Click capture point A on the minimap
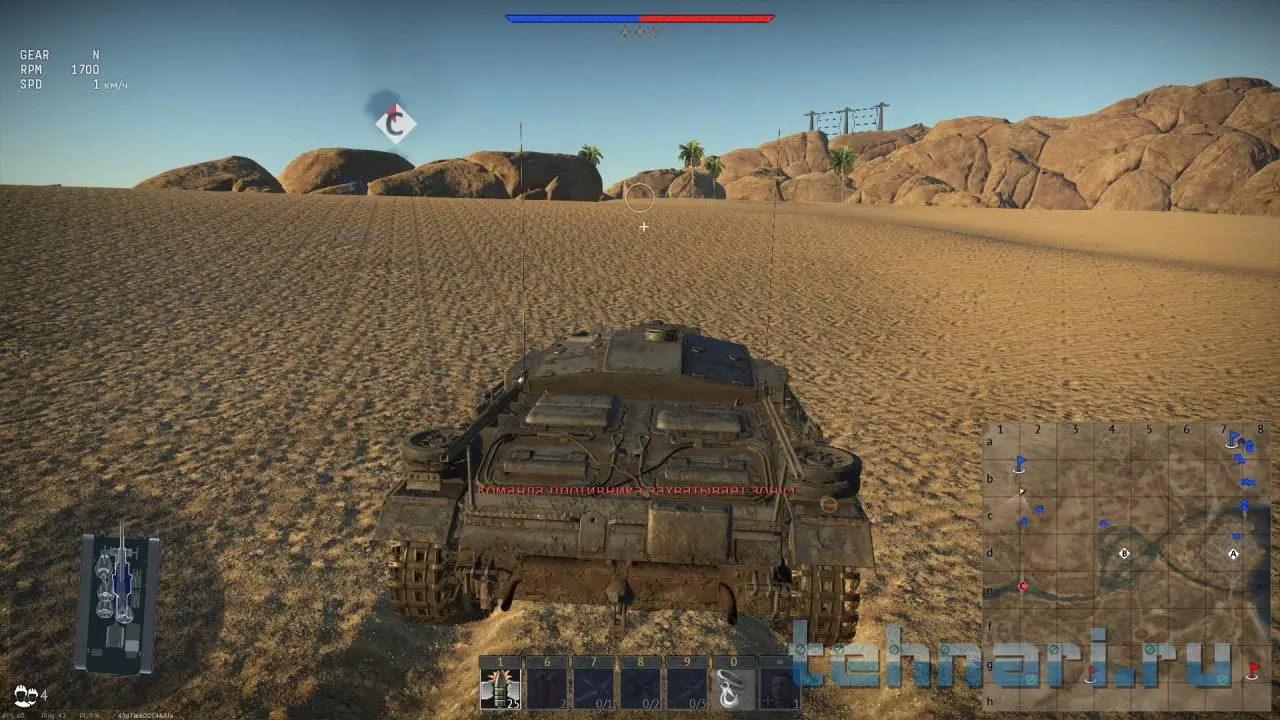The width and height of the screenshot is (1280, 720). coord(1233,553)
